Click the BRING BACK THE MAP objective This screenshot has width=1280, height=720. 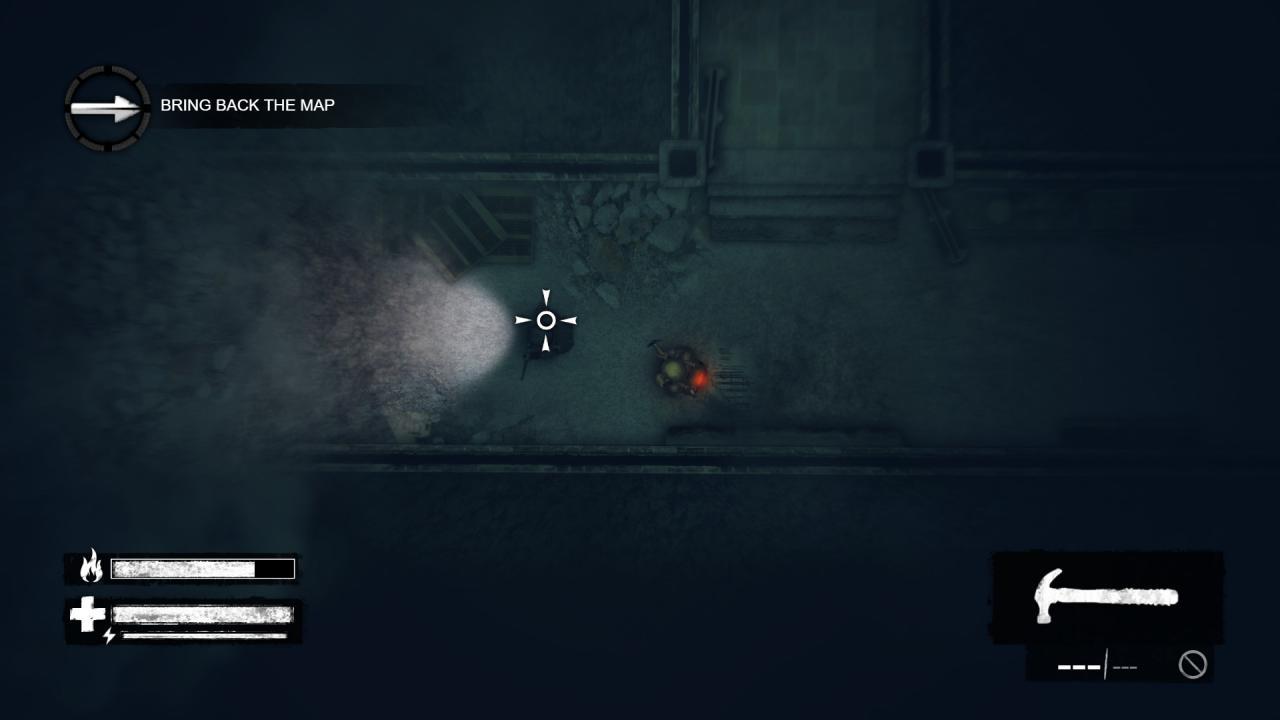[x=249, y=105]
